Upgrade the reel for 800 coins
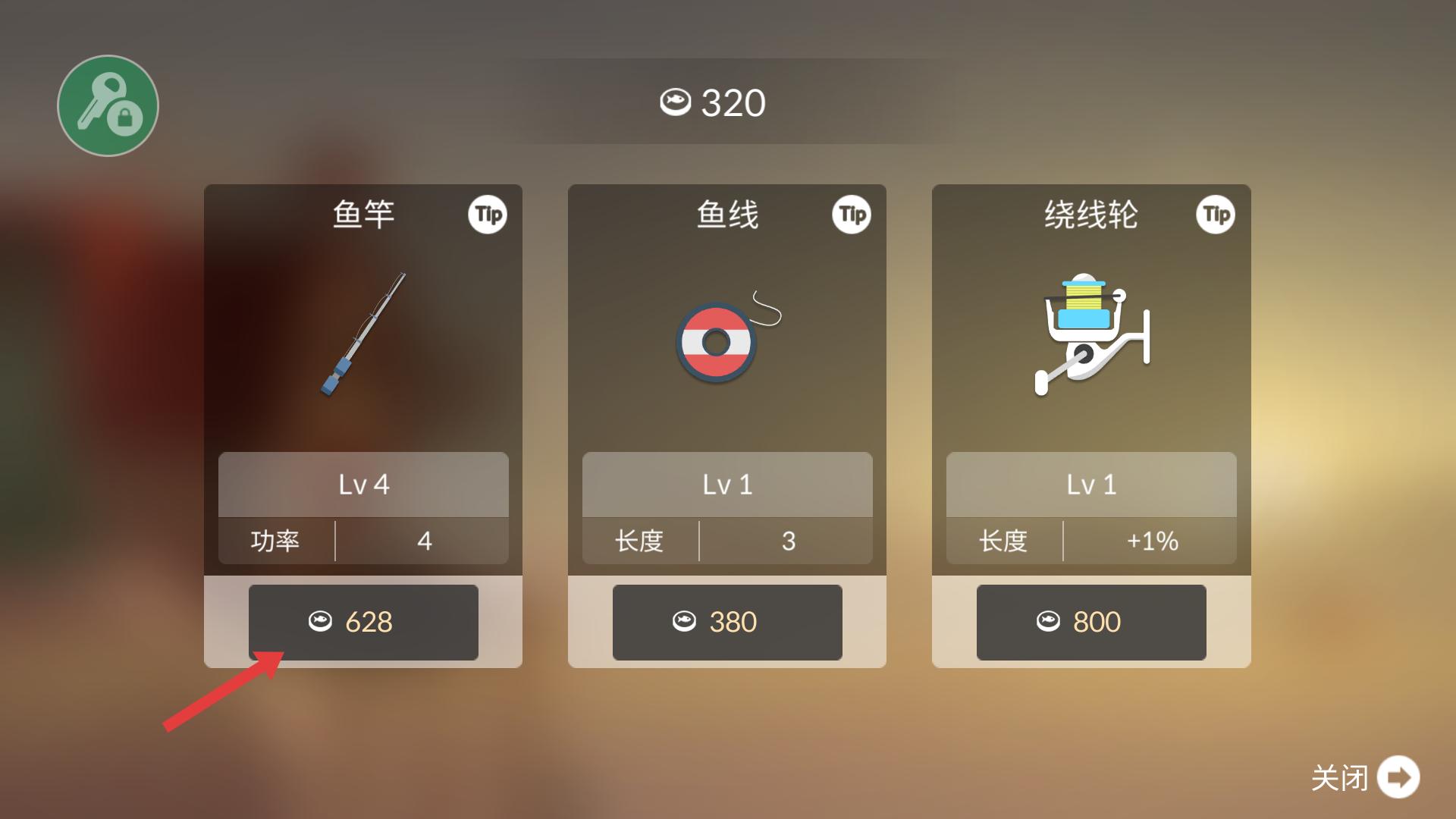 coord(1091,622)
